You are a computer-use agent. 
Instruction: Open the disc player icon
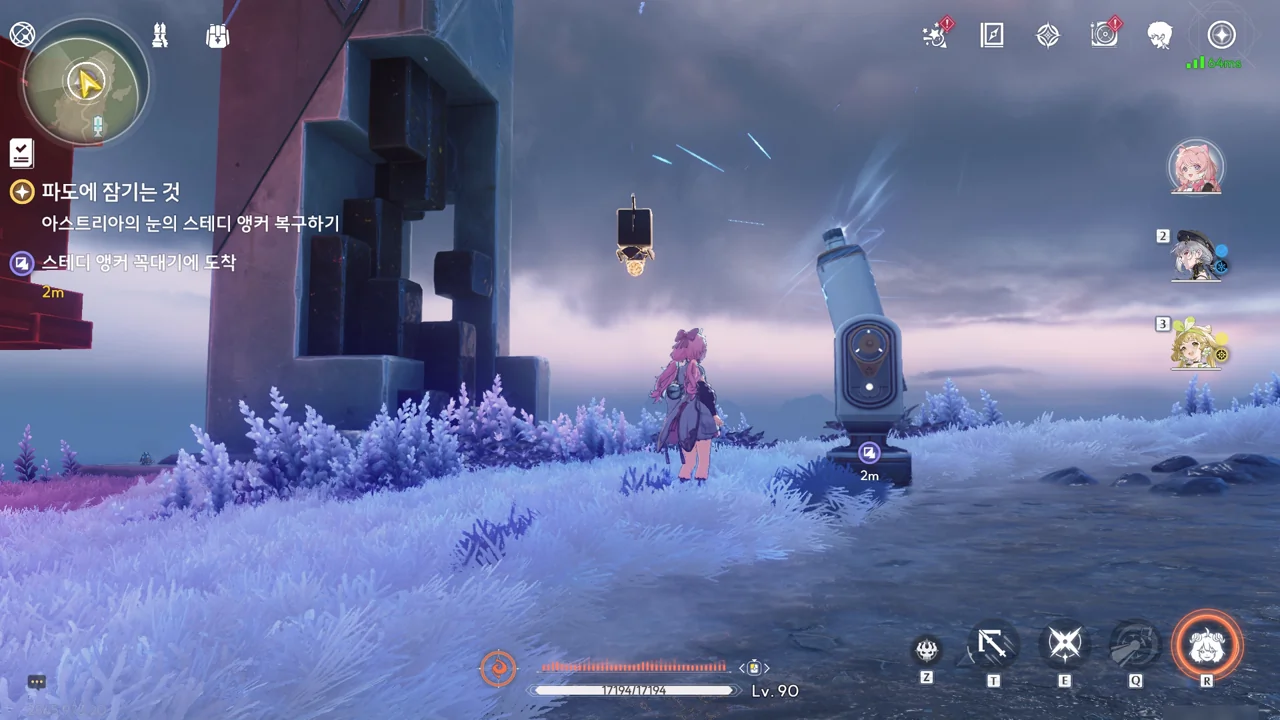pyautogui.click(x=1104, y=36)
